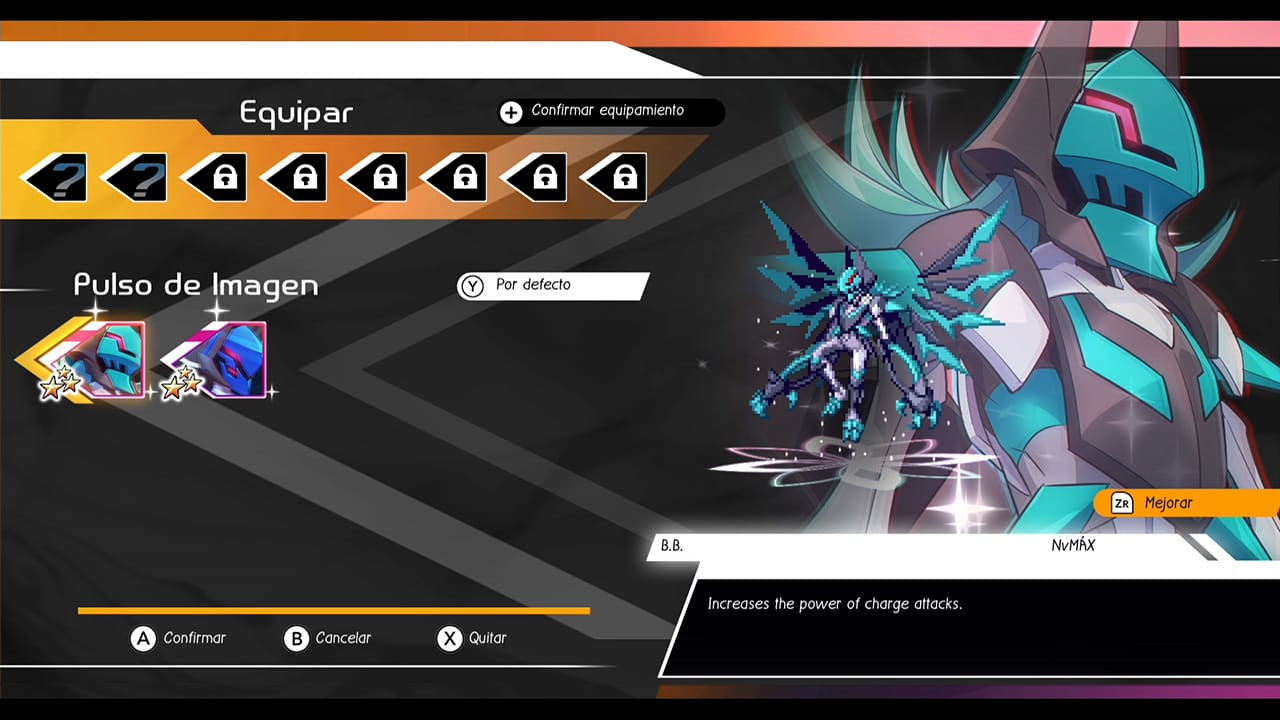Click the NvMÁX level indicator
Screen dimensions: 1280x720
1075,546
